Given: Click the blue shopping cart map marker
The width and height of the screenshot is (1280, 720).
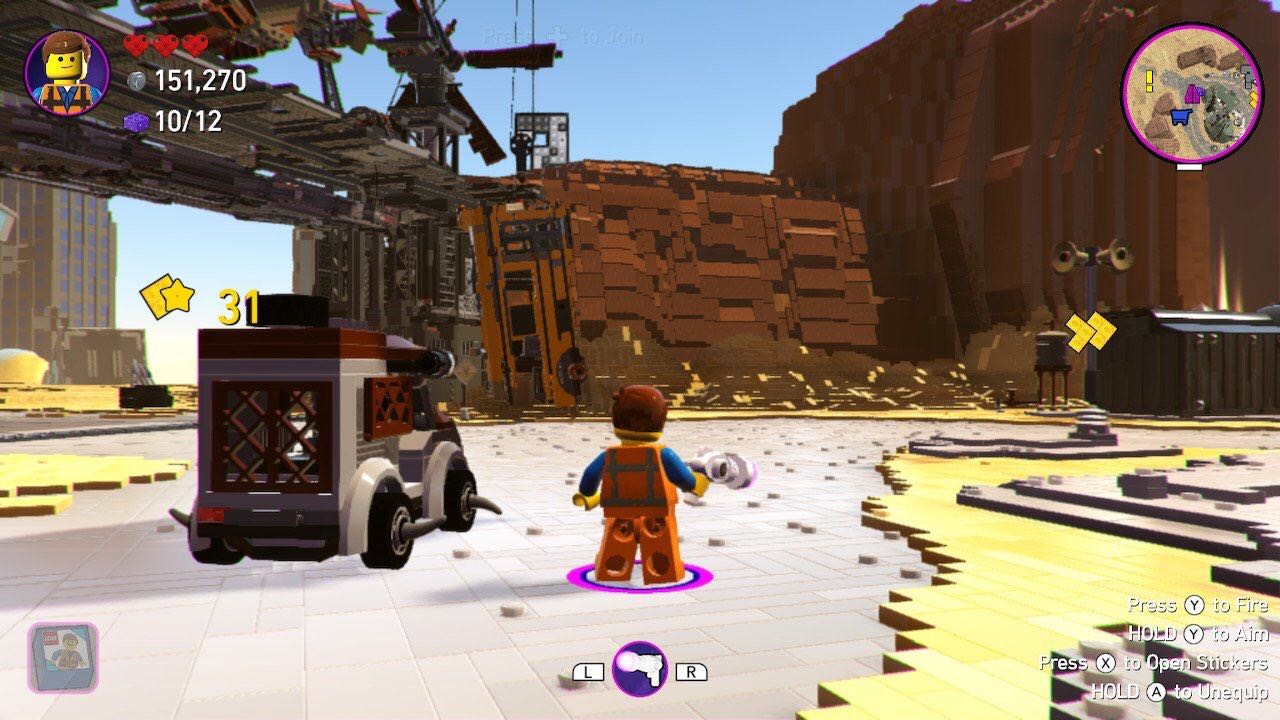Looking at the screenshot, I should [1179, 117].
